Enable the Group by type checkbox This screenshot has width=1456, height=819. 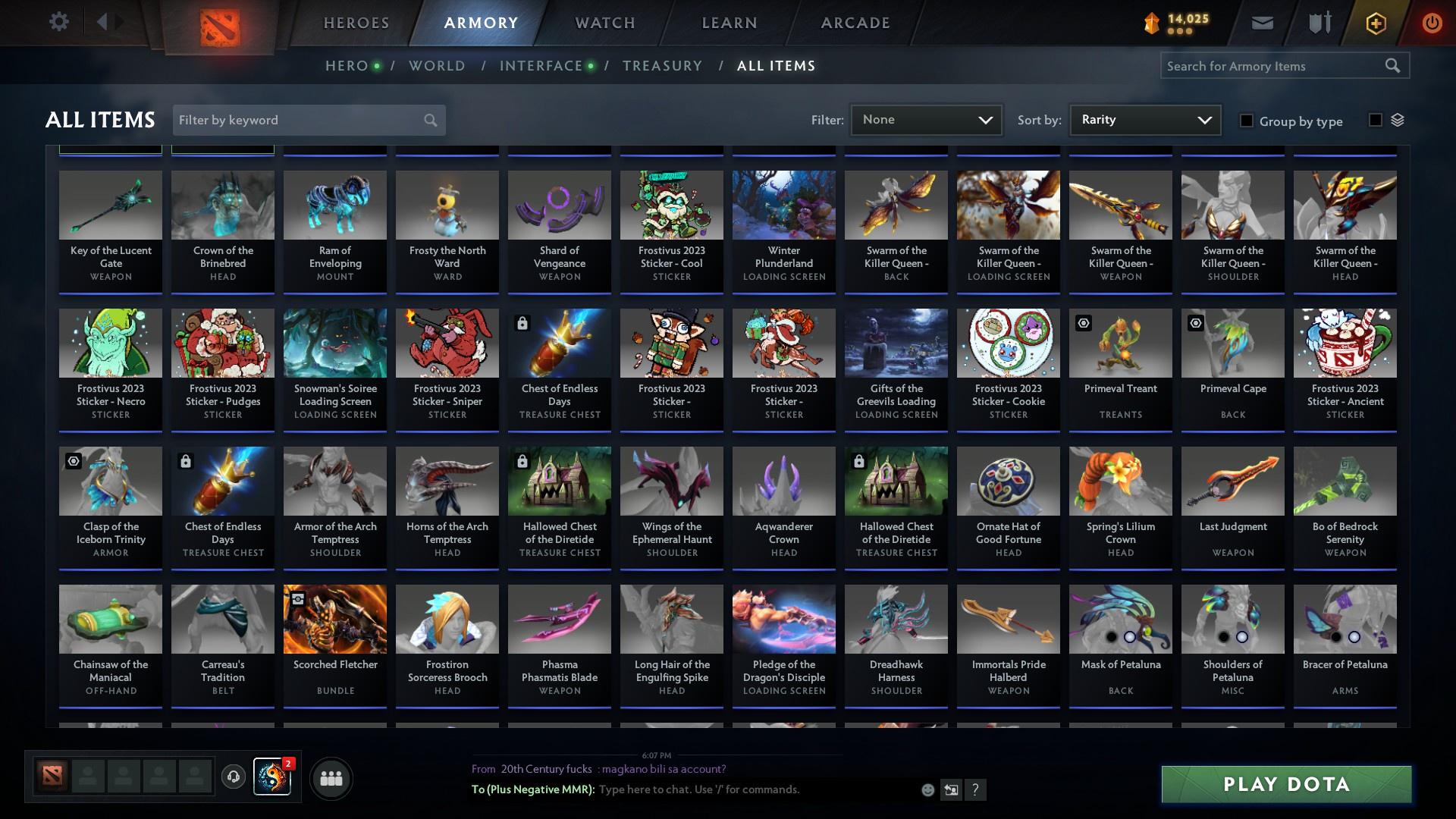[1247, 121]
